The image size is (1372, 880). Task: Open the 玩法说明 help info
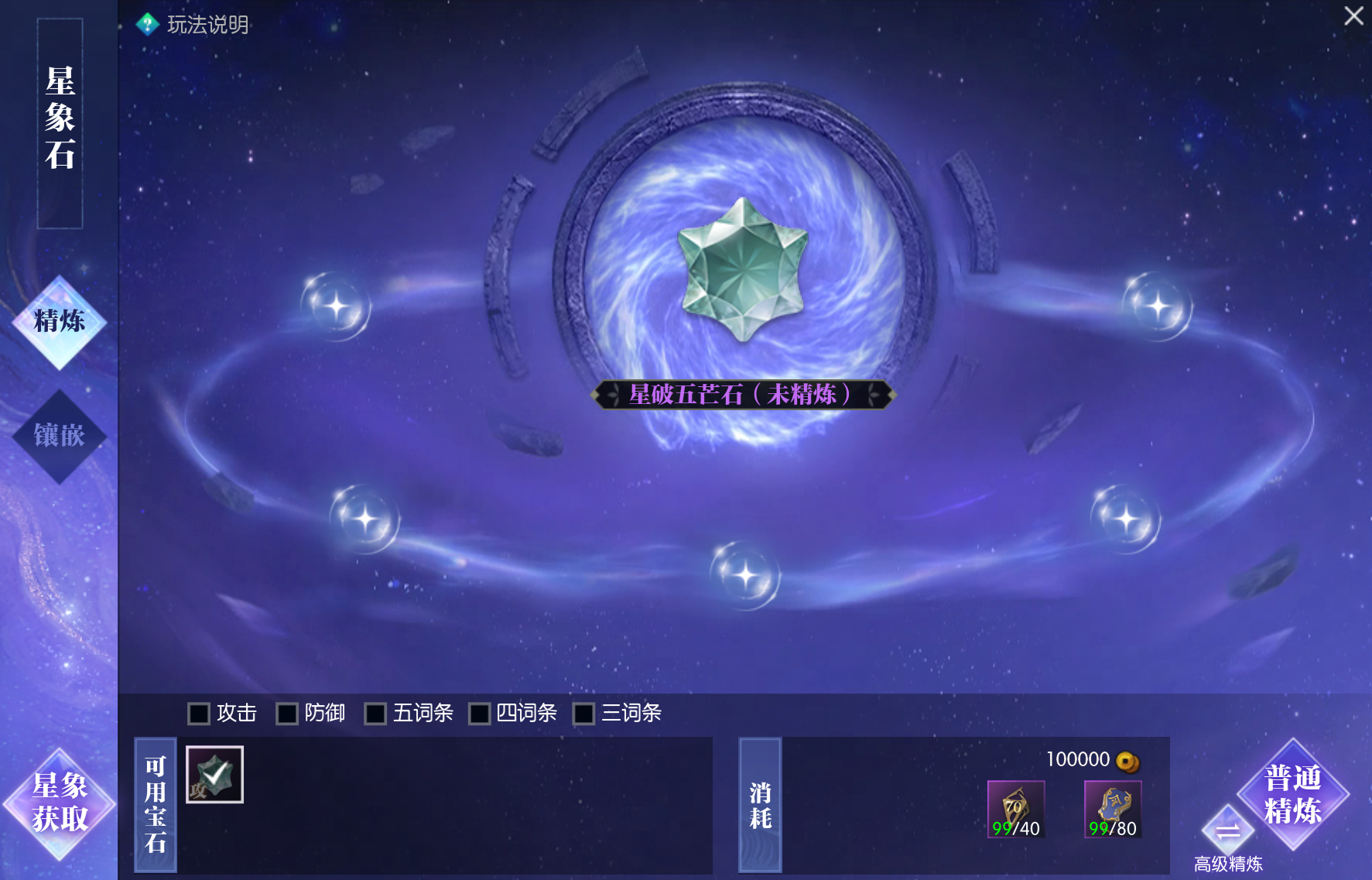point(193,25)
